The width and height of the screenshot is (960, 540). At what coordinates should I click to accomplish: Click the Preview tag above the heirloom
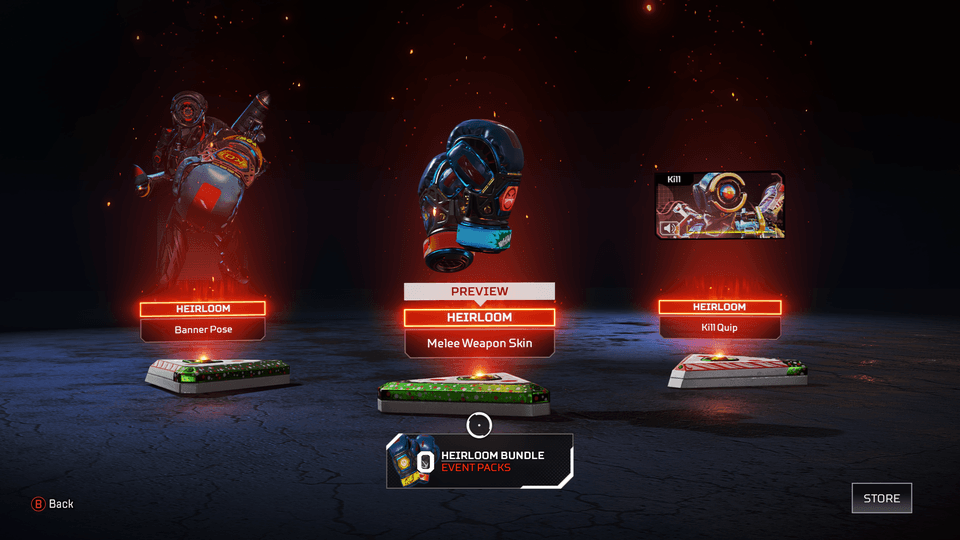click(479, 291)
